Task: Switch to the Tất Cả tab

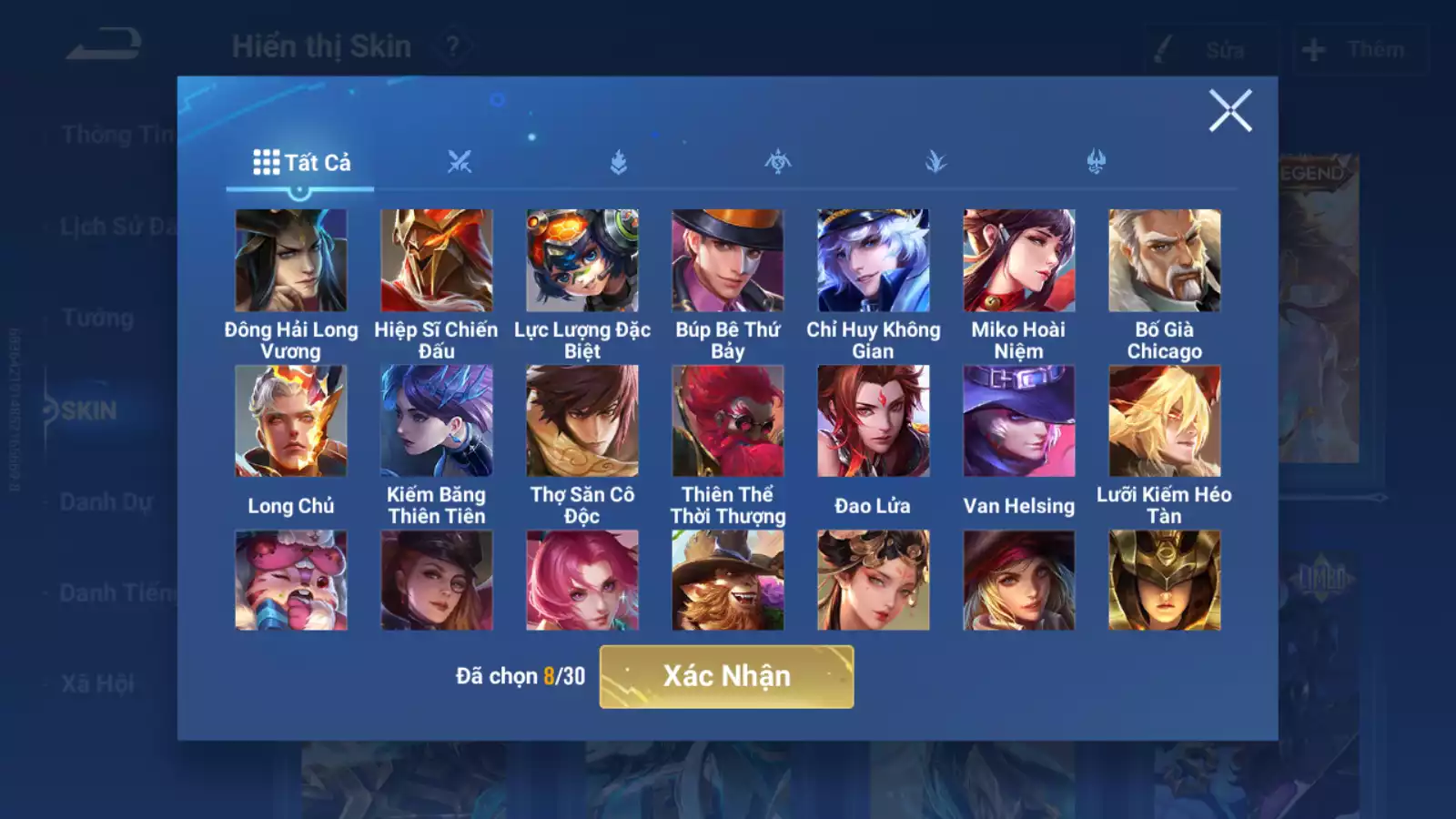Action: point(301,163)
